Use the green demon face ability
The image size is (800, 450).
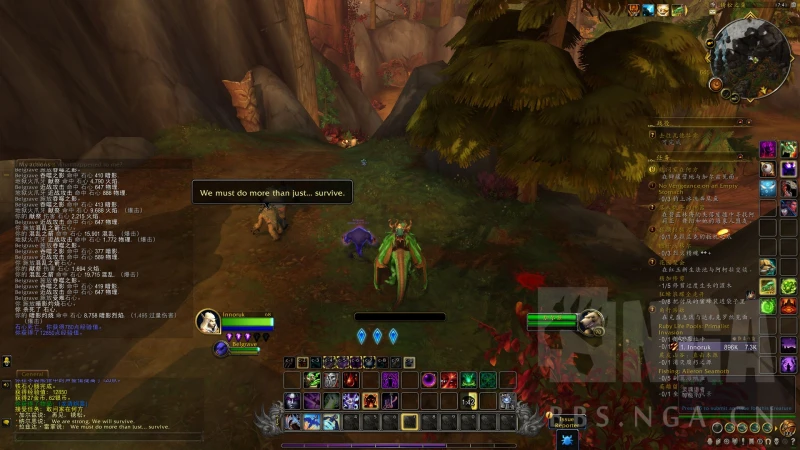[x=311, y=380]
